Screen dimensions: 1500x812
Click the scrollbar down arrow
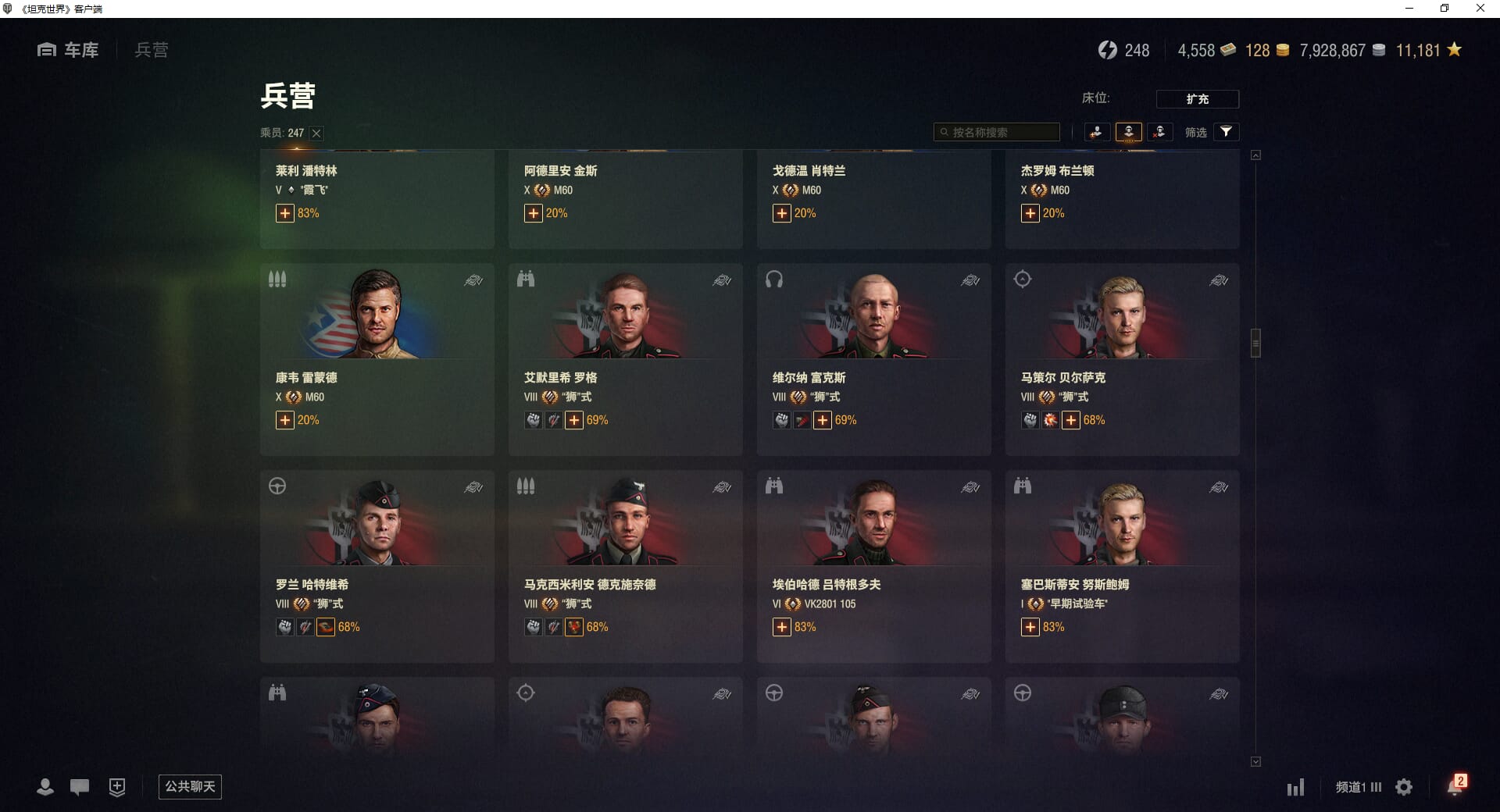(x=1255, y=762)
